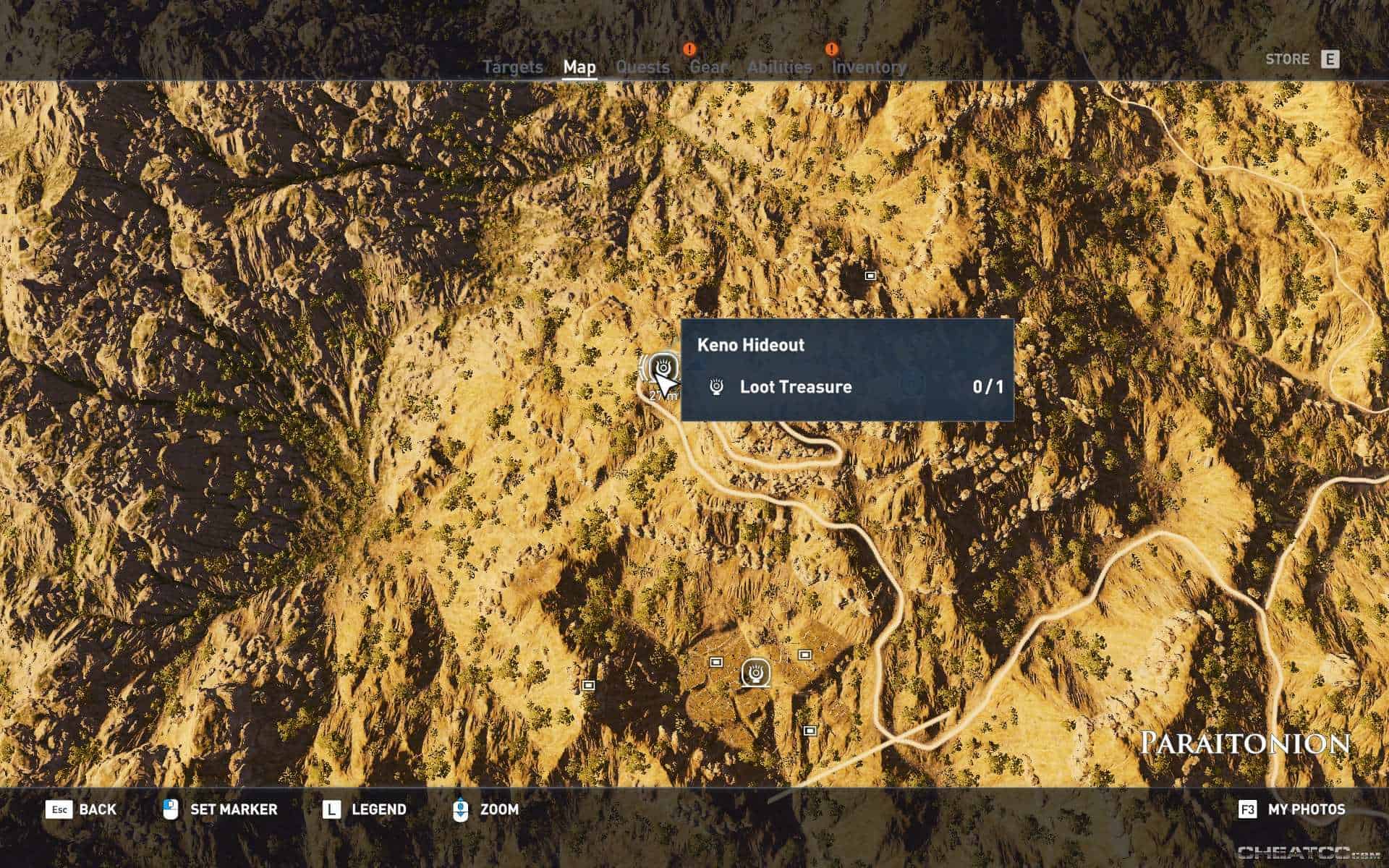This screenshot has height=868, width=1389.
Task: Click the Zoom mouse-wheel icon
Action: (x=461, y=809)
